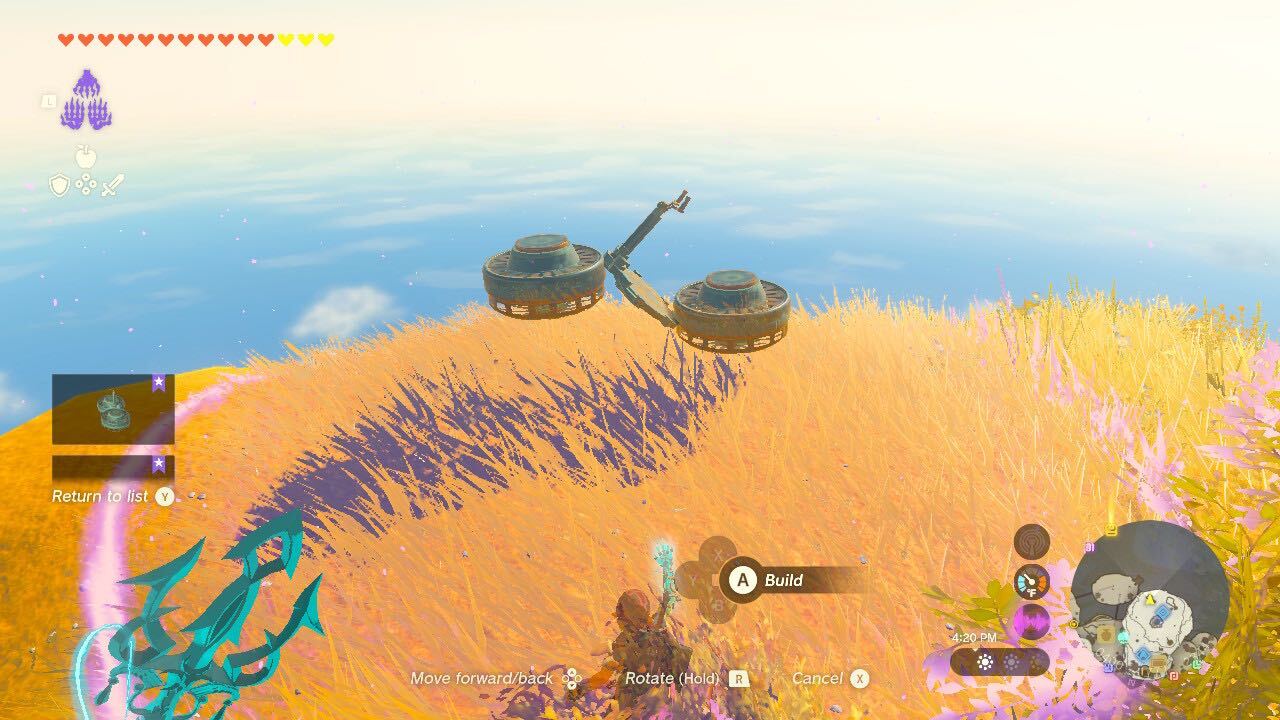Image resolution: width=1280 pixels, height=720 pixels.
Task: Click the apple meal quick-menu icon
Action: [84, 156]
